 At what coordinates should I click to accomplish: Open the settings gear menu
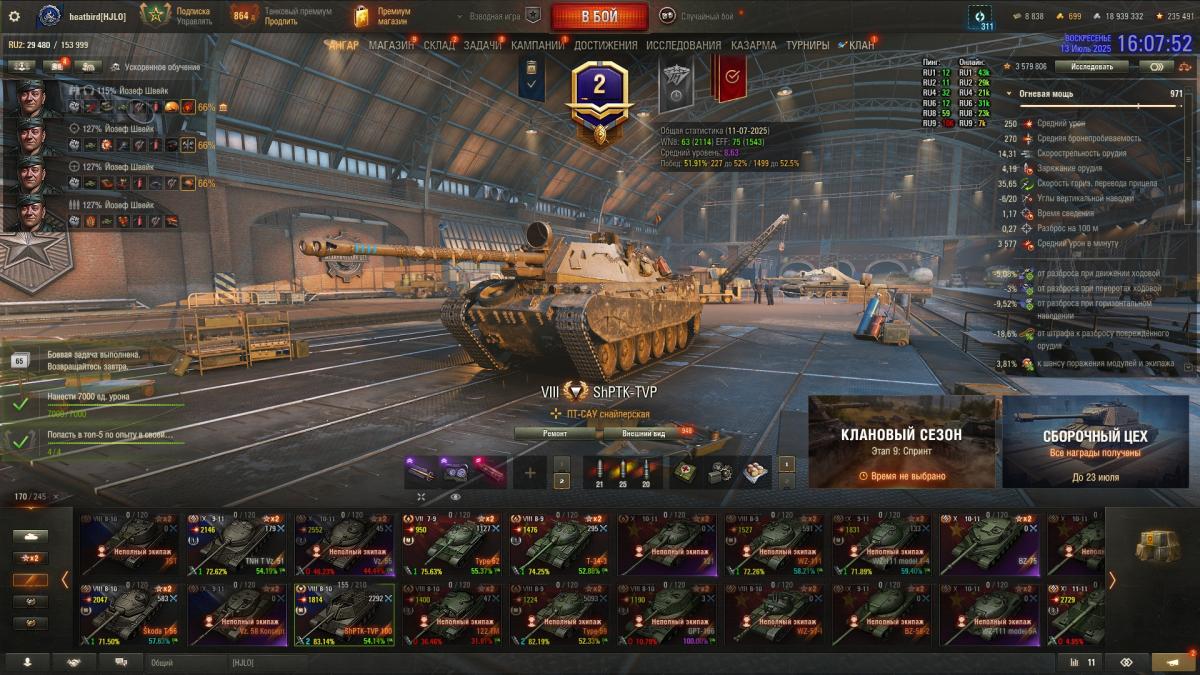click(14, 16)
